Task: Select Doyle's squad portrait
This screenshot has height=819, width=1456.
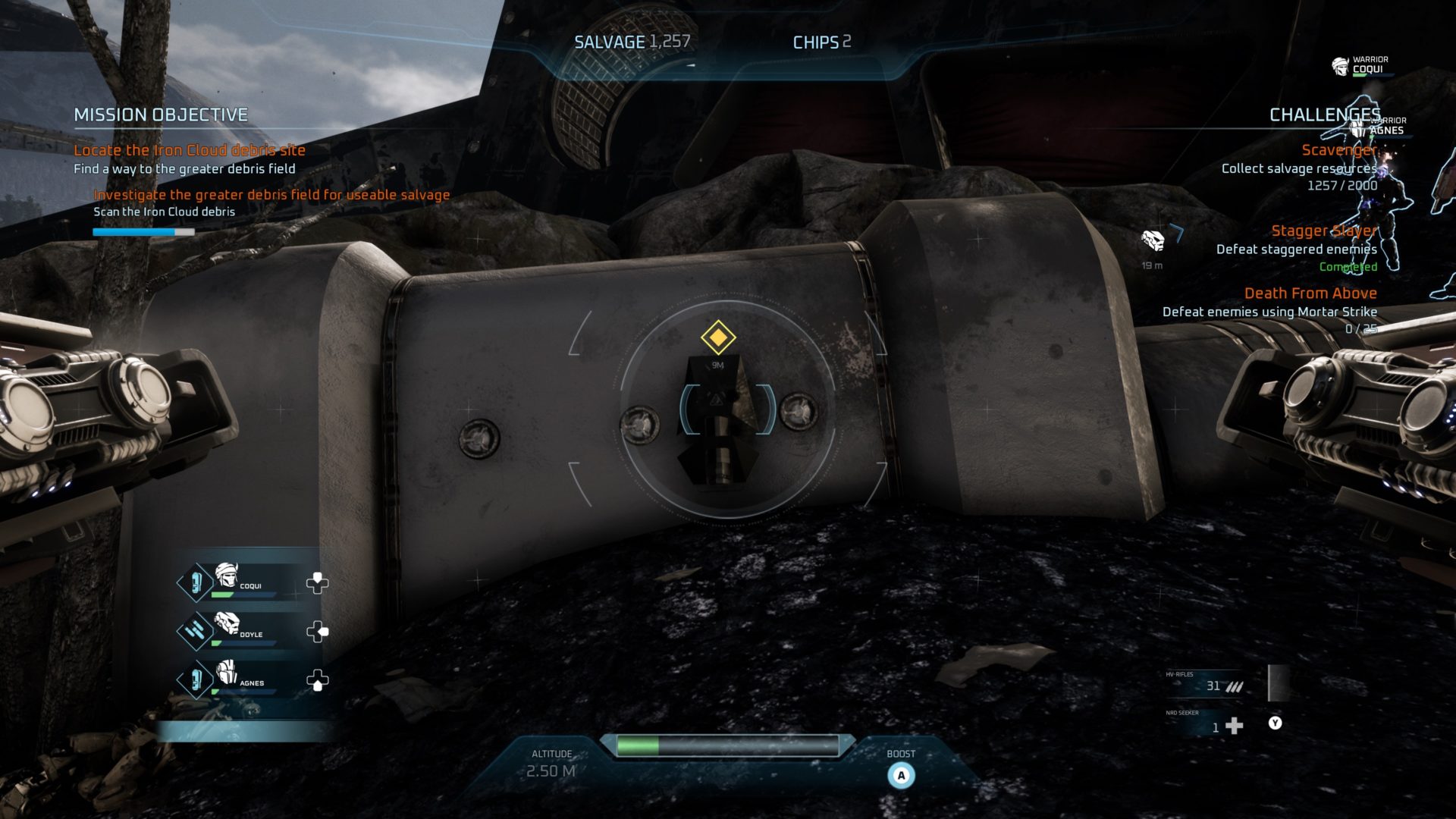Action: pyautogui.click(x=226, y=623)
